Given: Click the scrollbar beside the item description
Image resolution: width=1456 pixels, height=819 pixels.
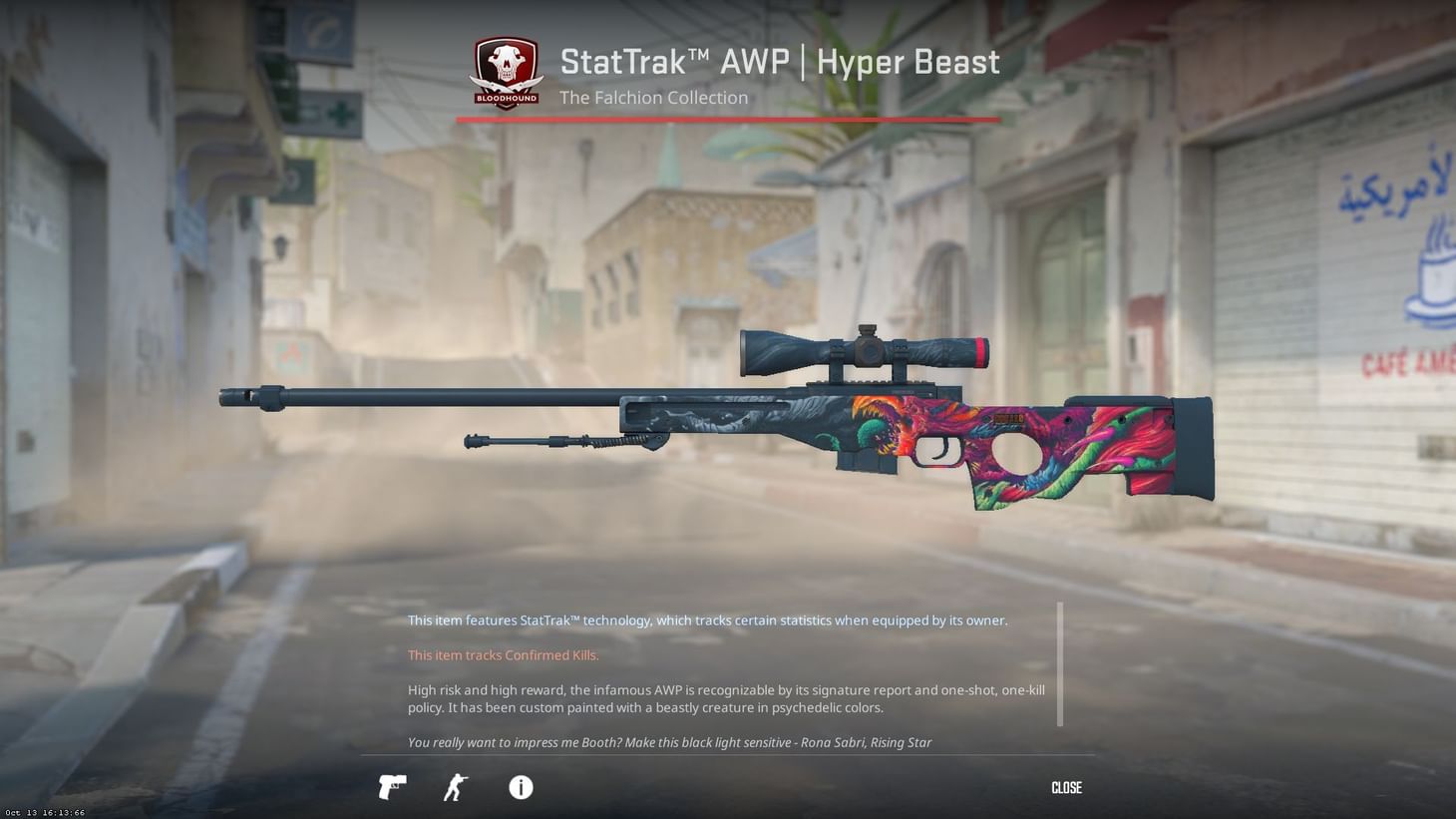Looking at the screenshot, I should coord(1060,663).
